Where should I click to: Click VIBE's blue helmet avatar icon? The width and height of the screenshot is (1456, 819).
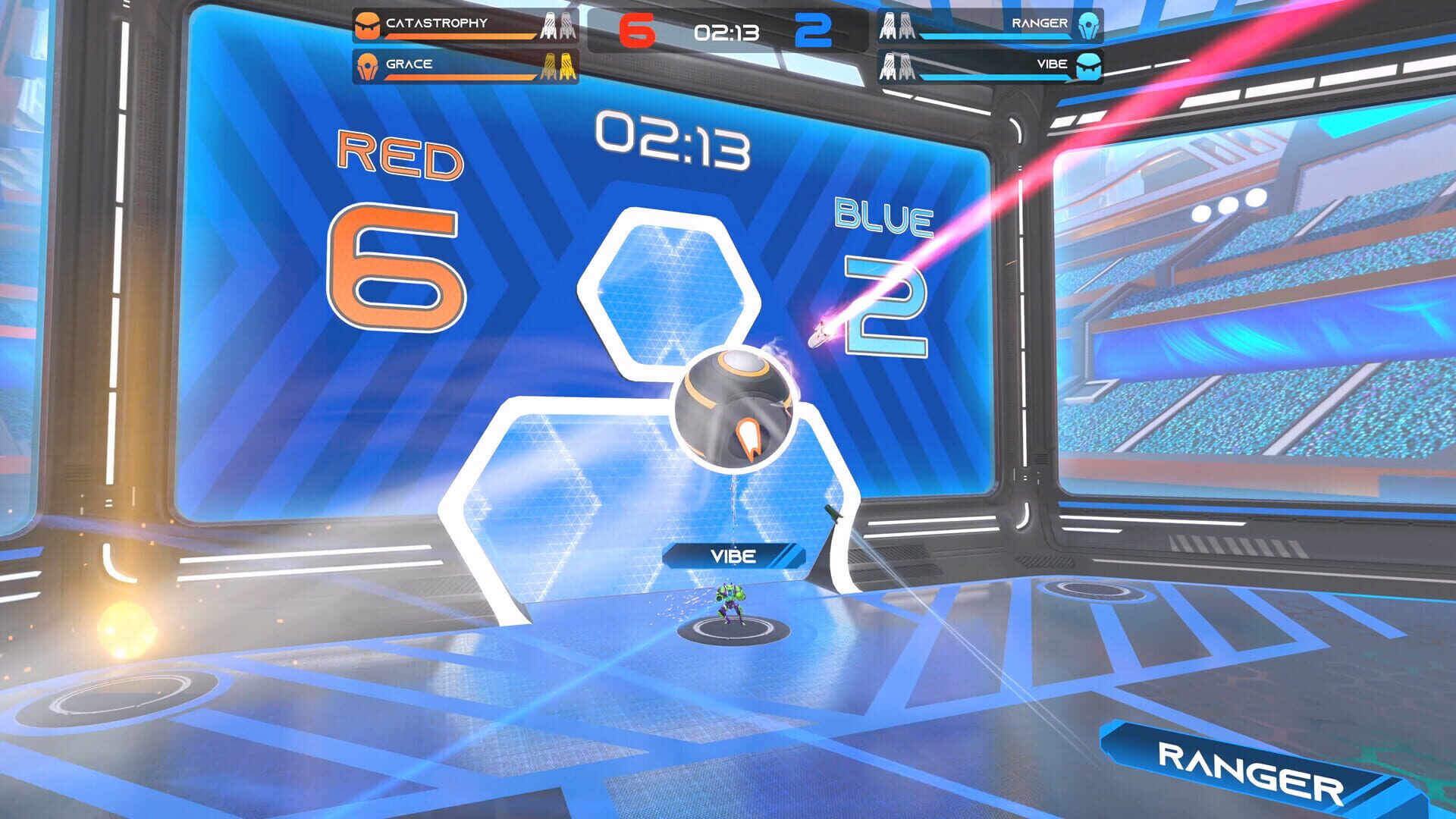1087,66
